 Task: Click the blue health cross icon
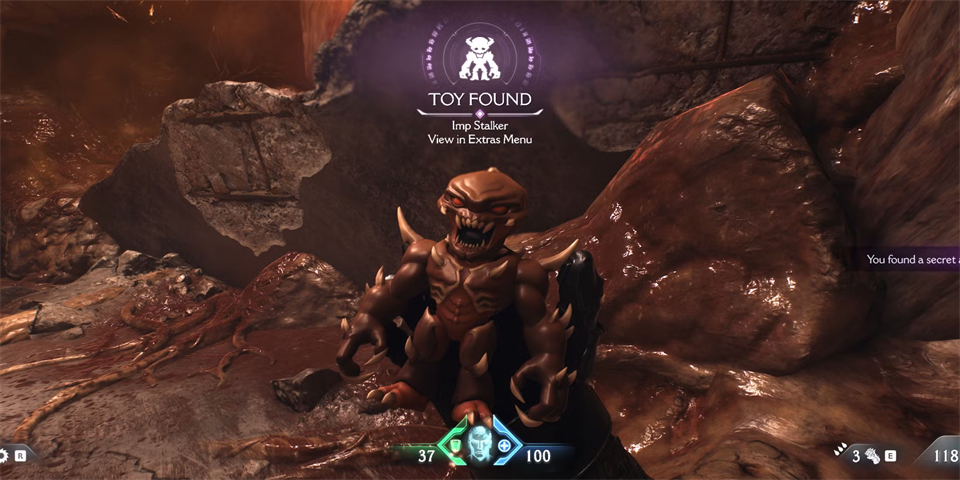coord(504,445)
